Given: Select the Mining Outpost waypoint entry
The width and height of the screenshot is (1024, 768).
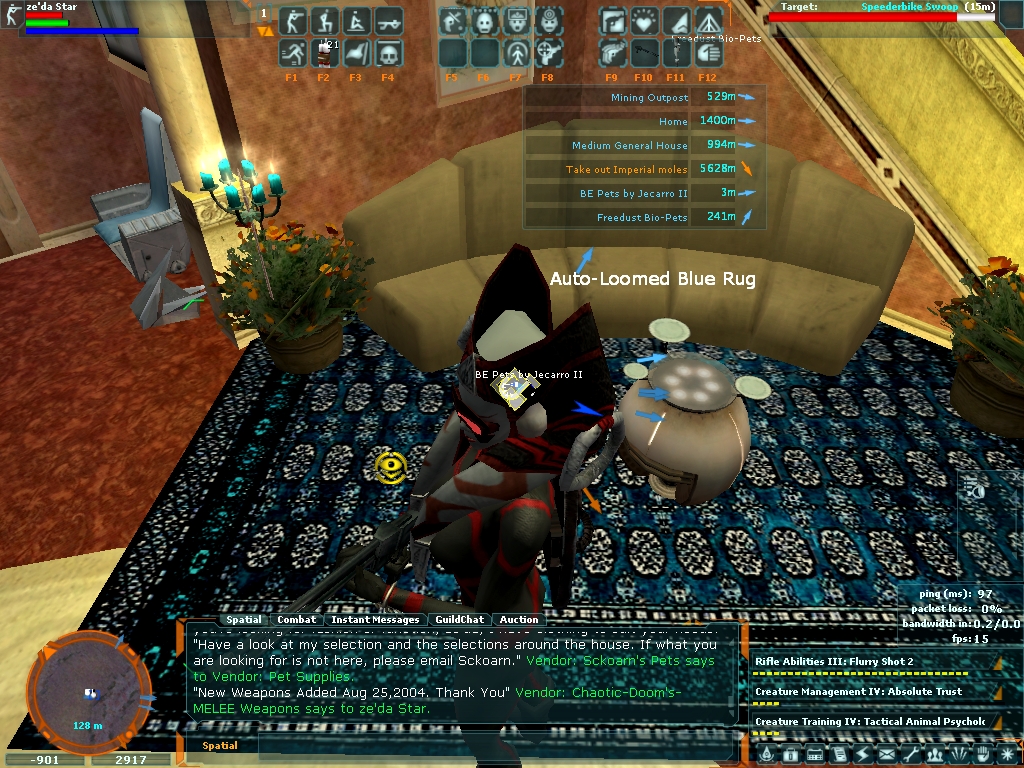Looking at the screenshot, I should 649,97.
